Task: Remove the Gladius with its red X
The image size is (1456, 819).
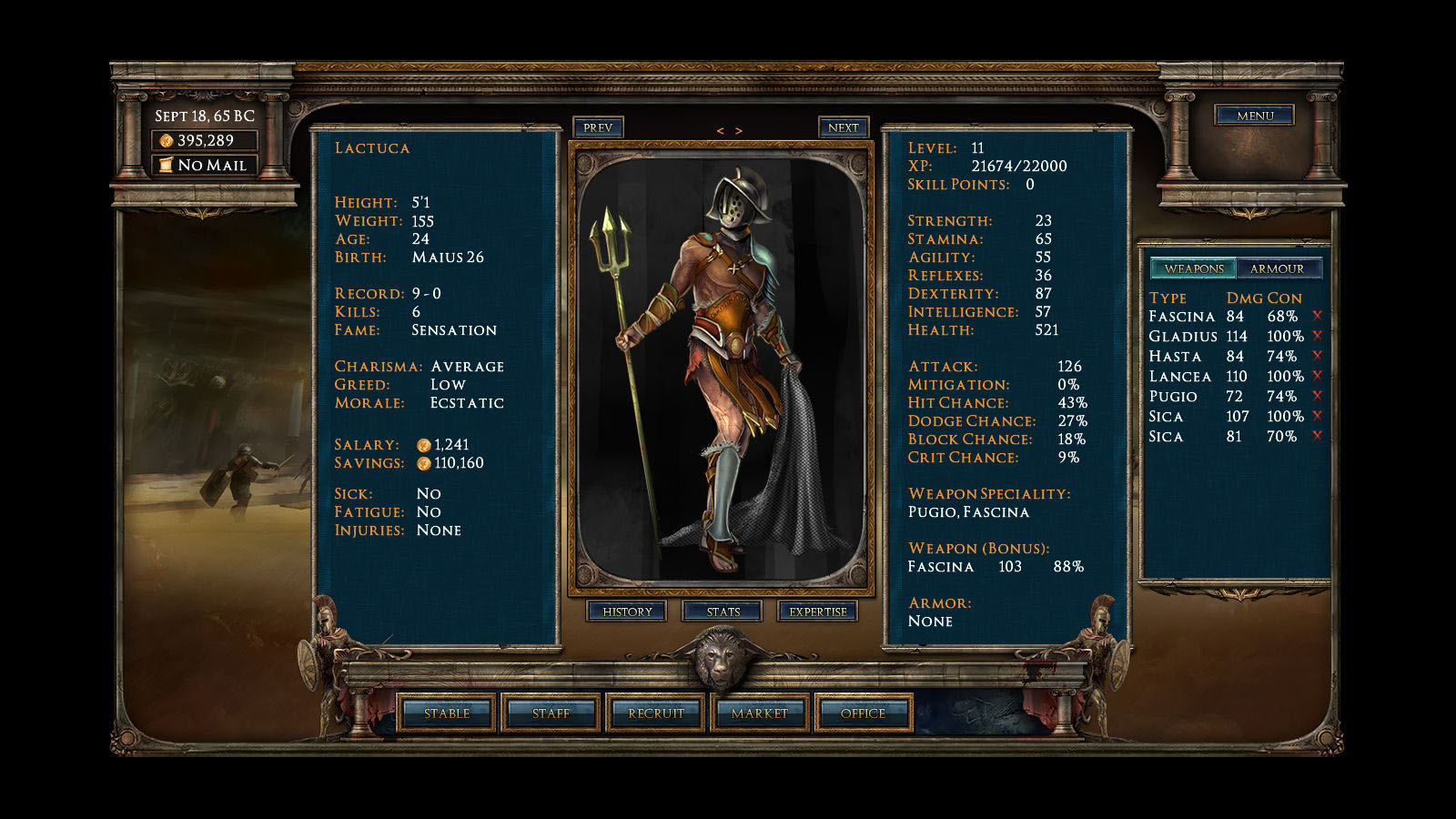Action: (x=1317, y=336)
